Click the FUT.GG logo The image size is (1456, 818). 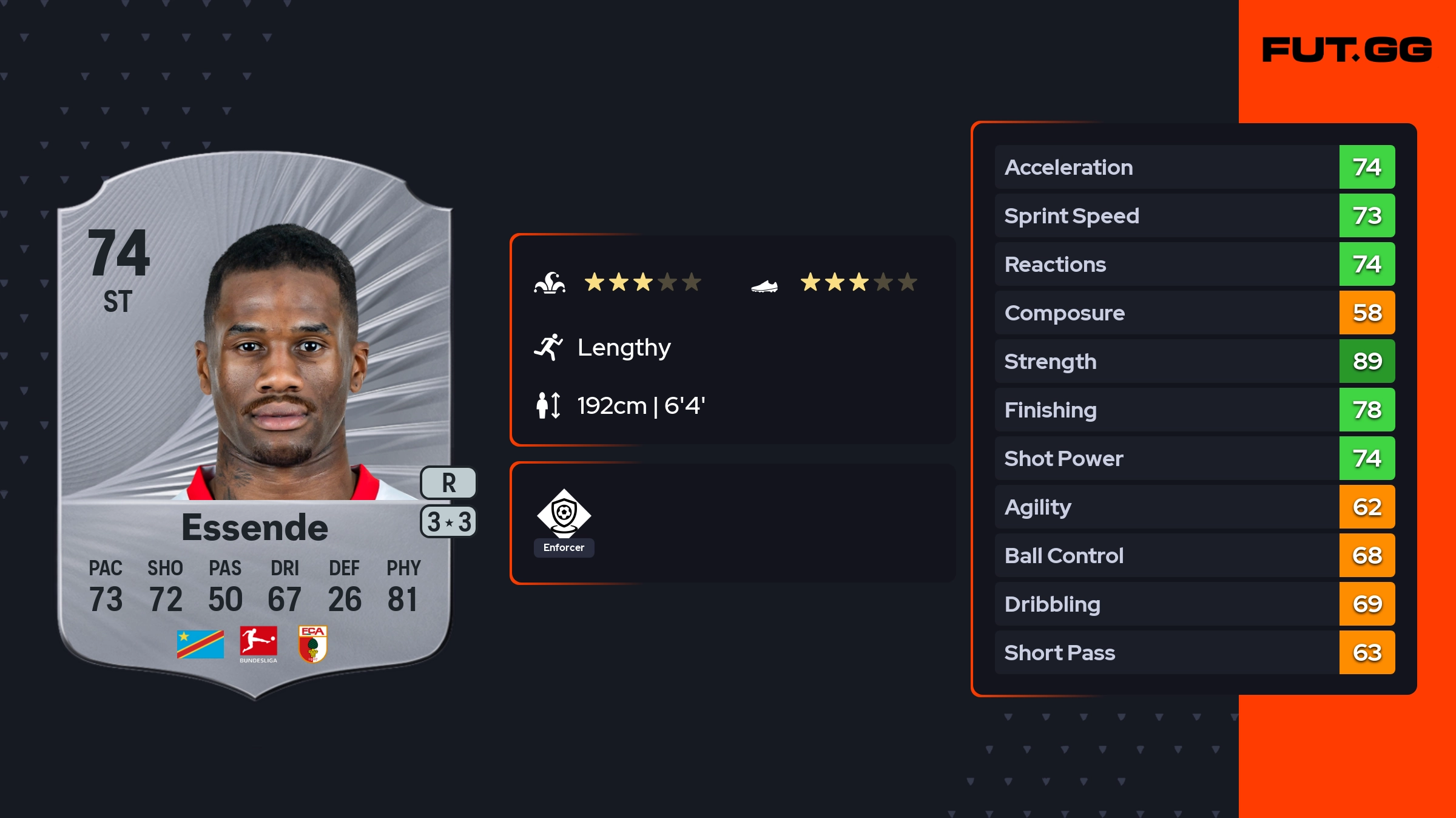point(1347,50)
